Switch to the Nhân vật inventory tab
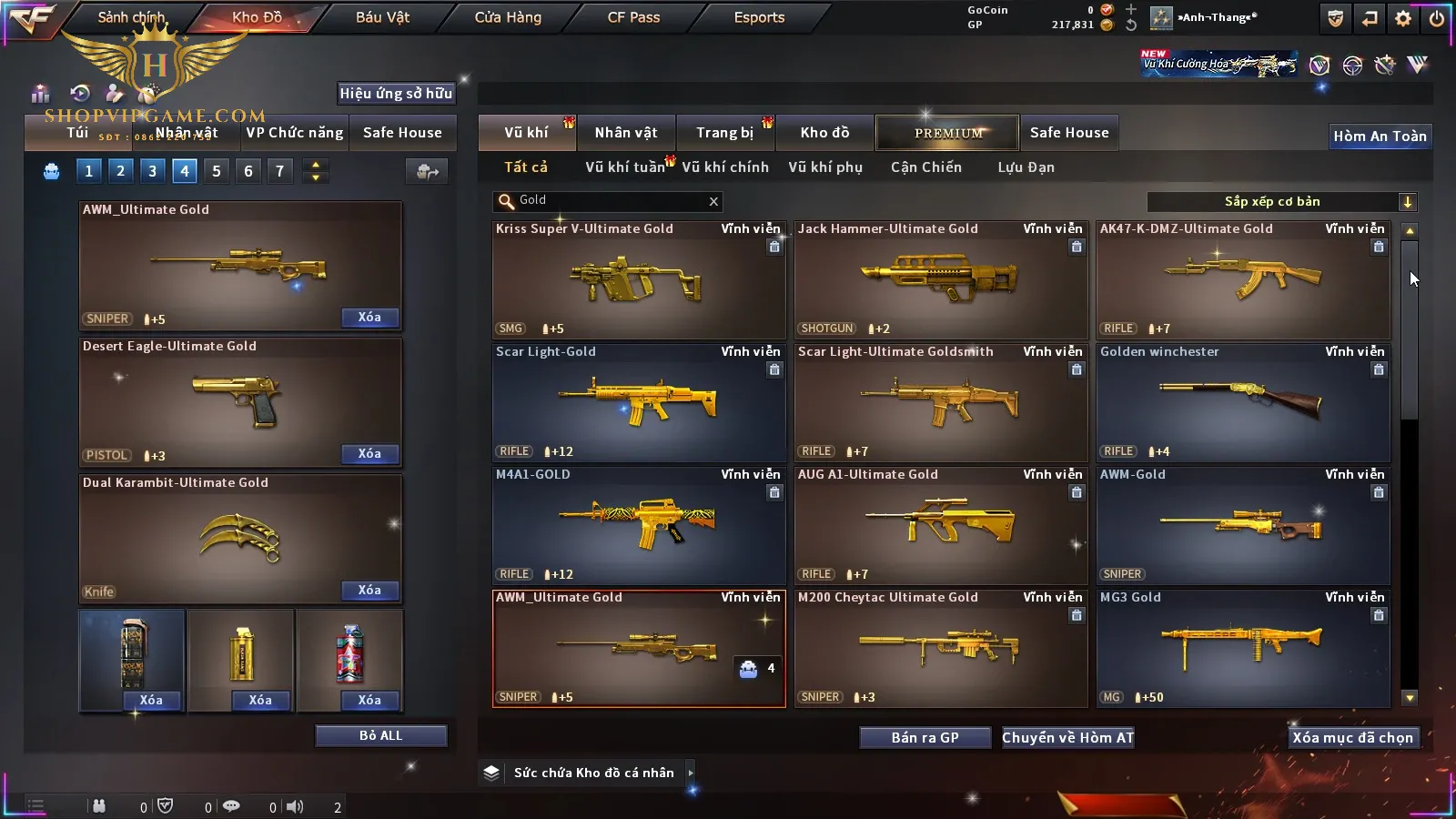The image size is (1456, 819). click(626, 133)
